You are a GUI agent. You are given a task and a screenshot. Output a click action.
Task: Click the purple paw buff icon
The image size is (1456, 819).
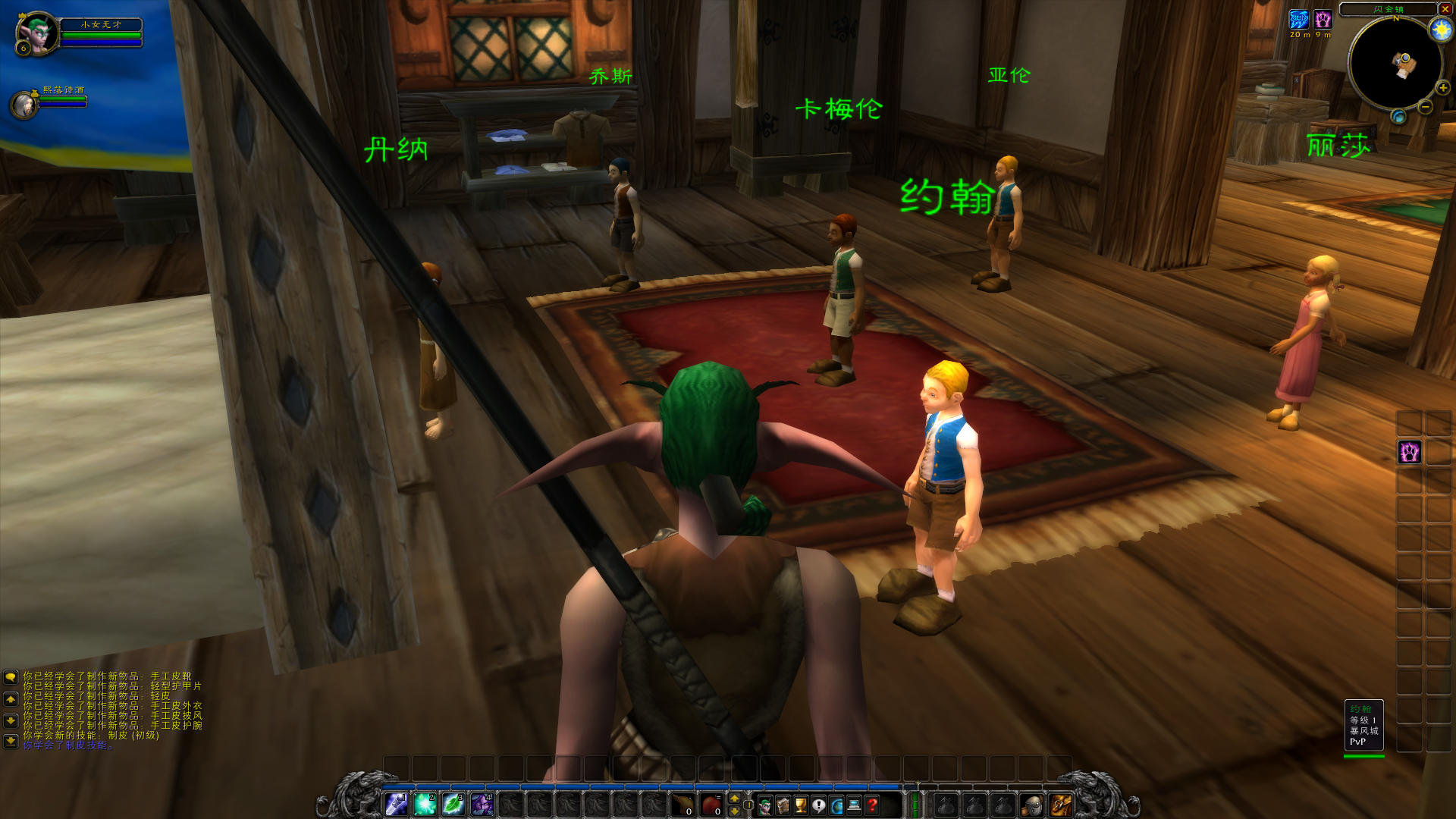pos(1323,19)
